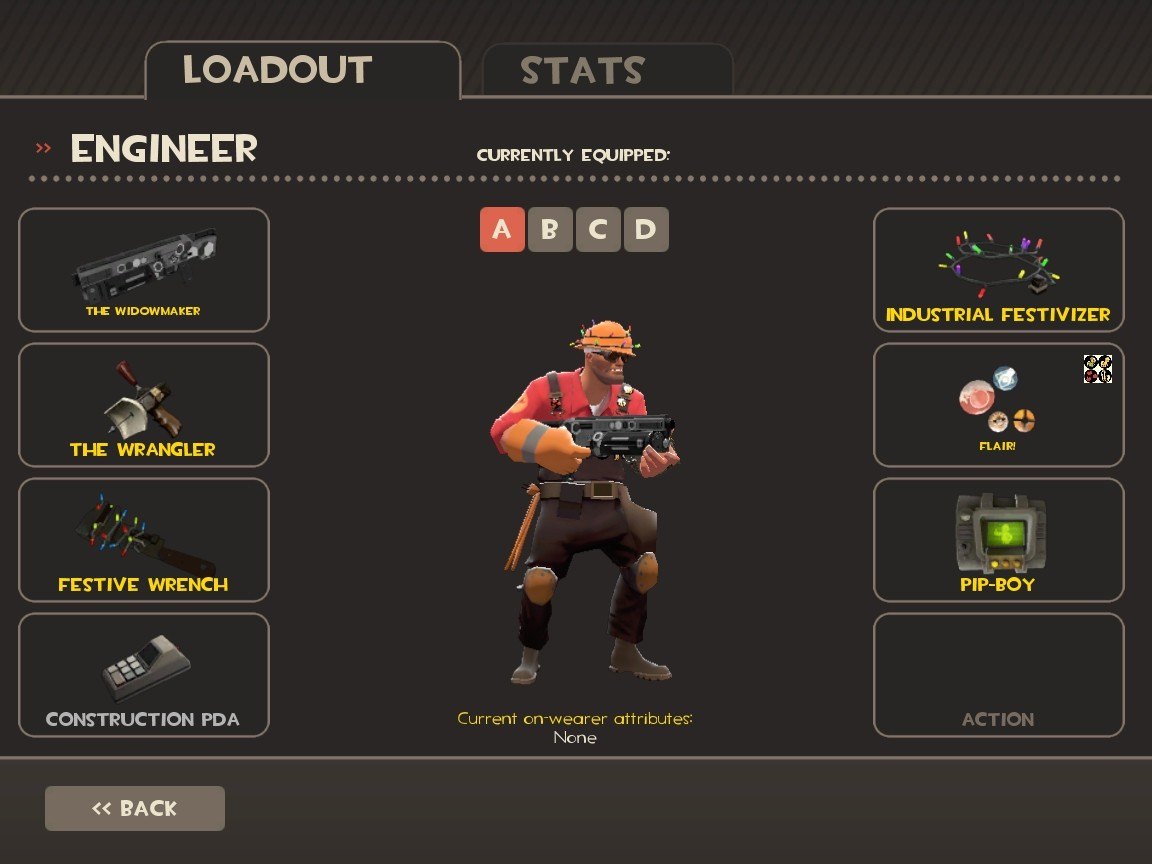Go back with the Back button
The height and width of the screenshot is (864, 1152).
click(x=135, y=808)
